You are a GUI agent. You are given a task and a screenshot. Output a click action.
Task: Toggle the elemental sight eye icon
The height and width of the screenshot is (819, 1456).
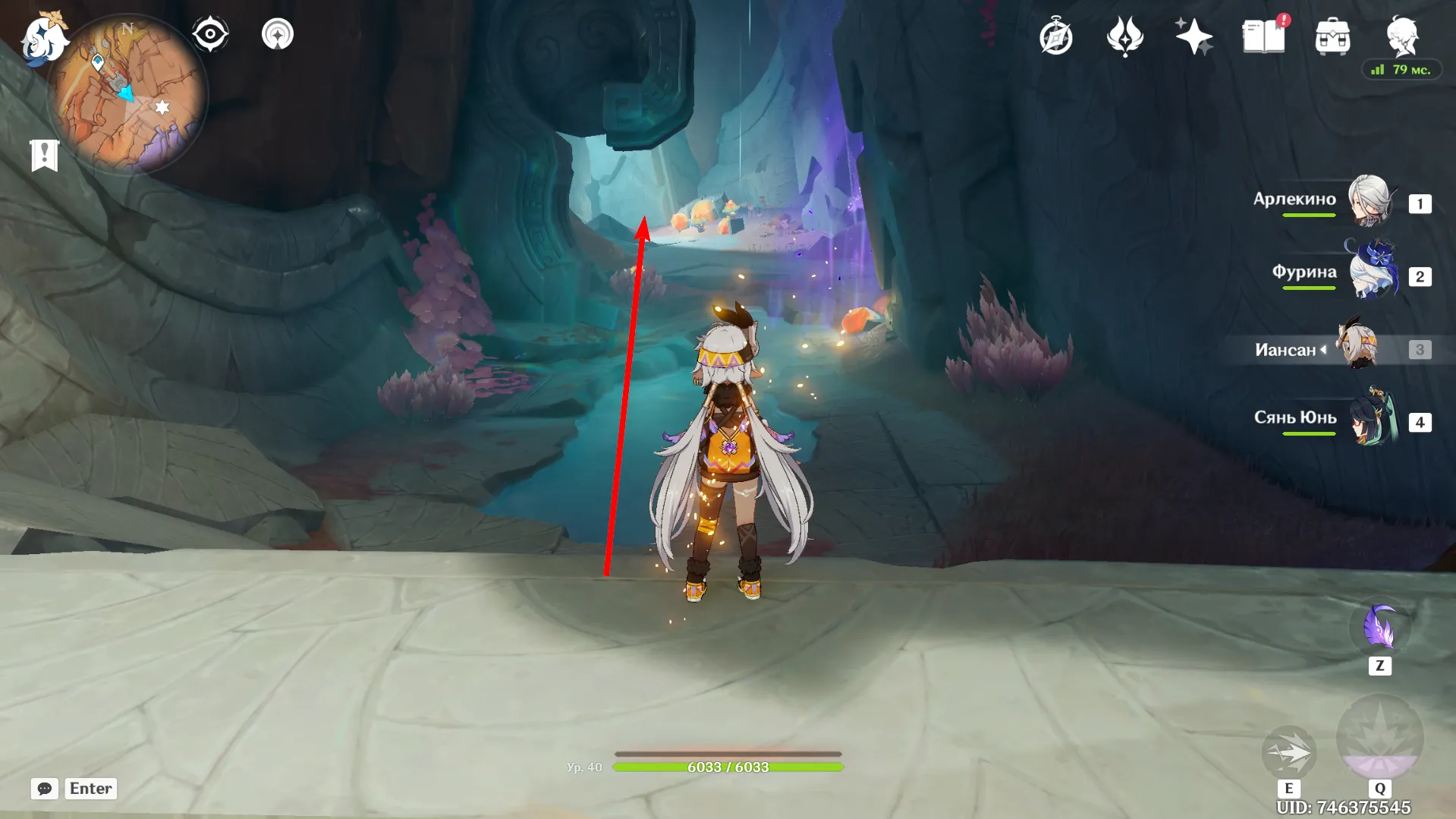coord(210,34)
